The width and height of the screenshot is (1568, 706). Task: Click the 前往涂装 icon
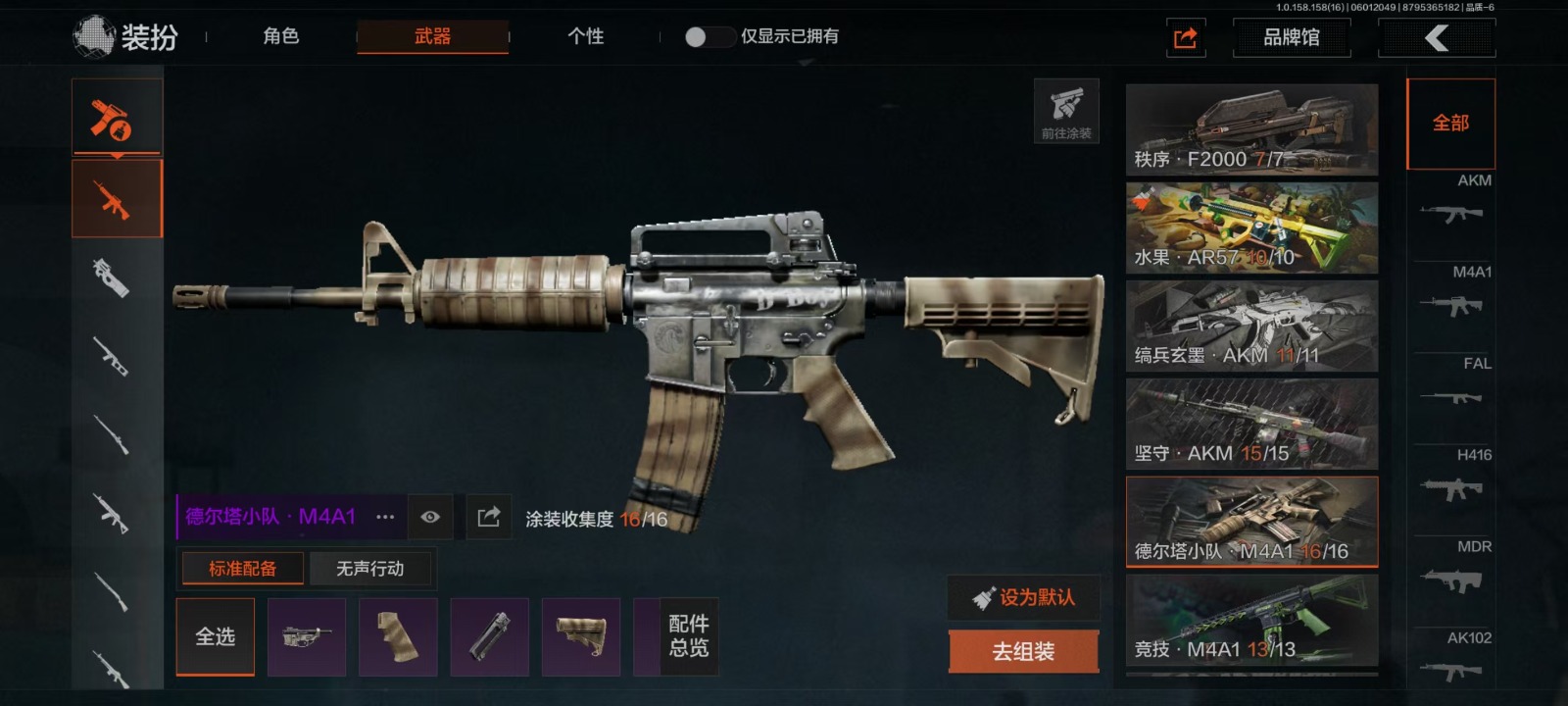point(1066,111)
